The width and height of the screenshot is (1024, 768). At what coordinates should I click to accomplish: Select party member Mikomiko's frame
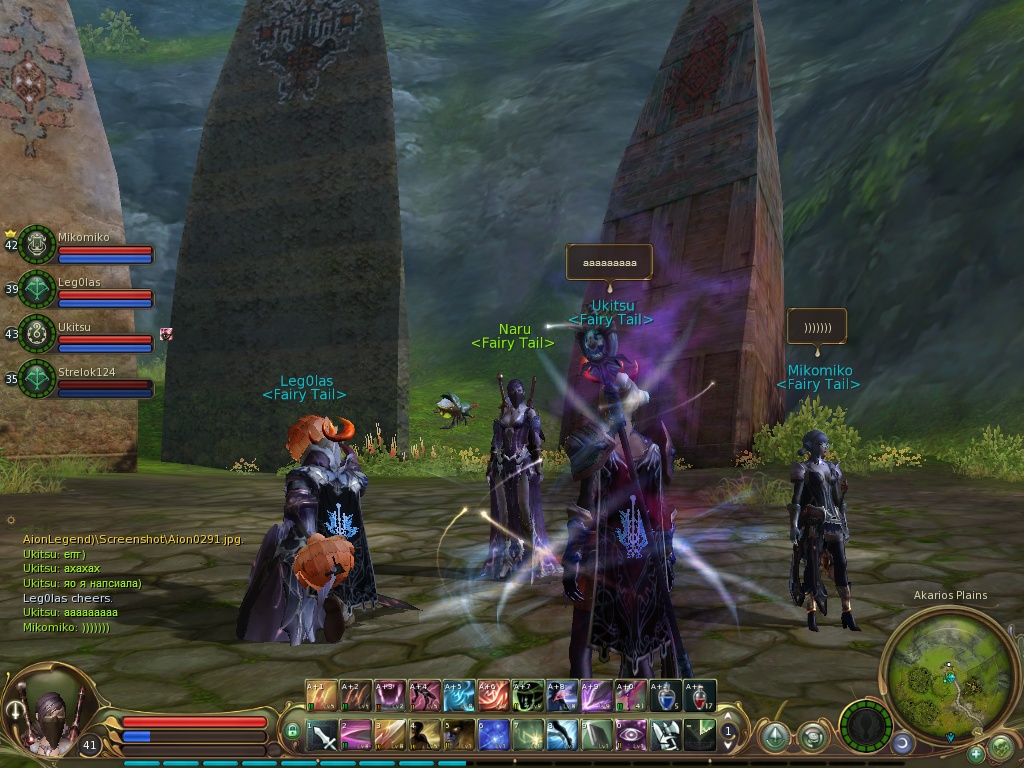38,244
